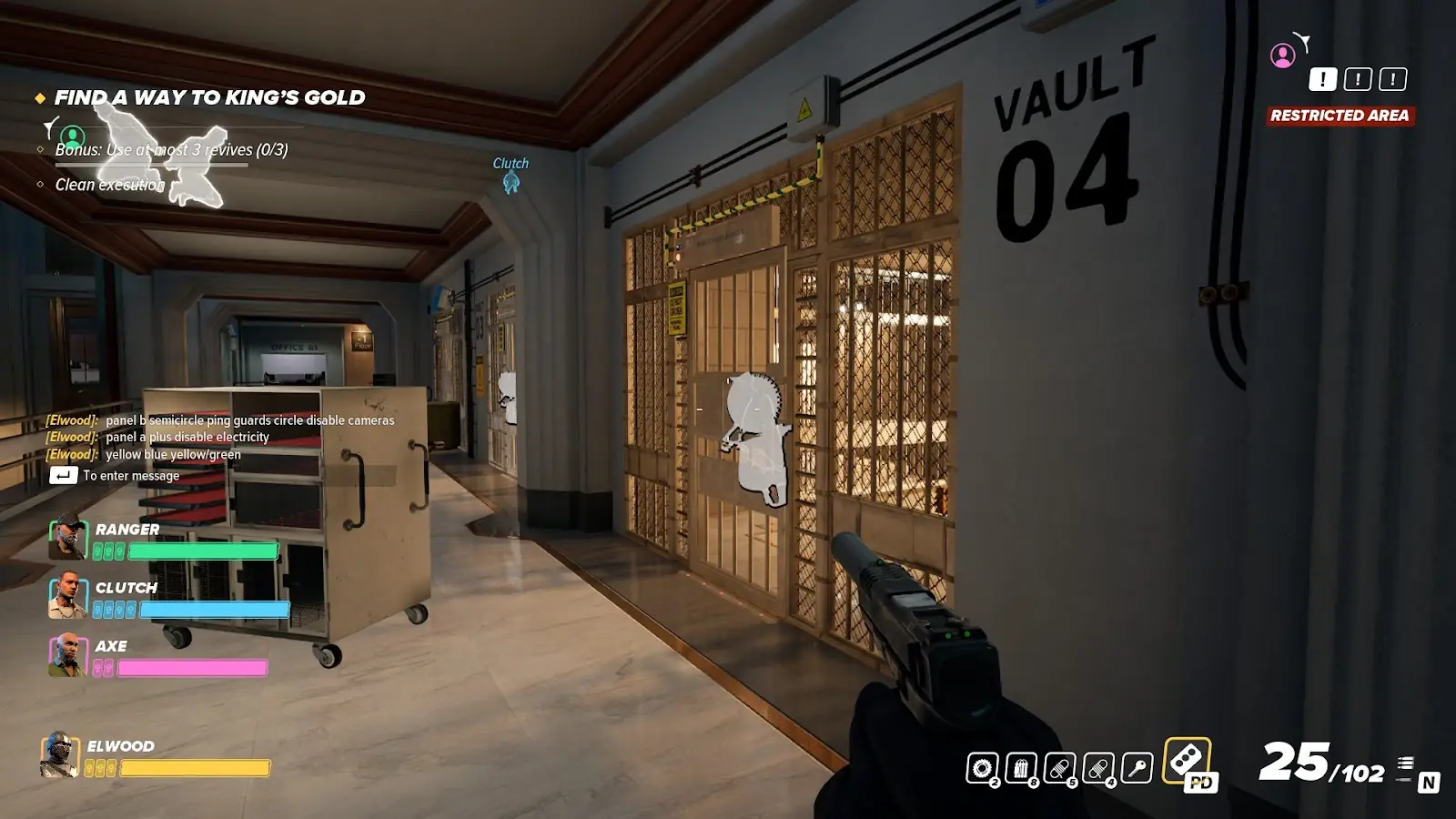Click Clutch's teammate portrait
This screenshot has height=819, width=1456.
click(67, 596)
